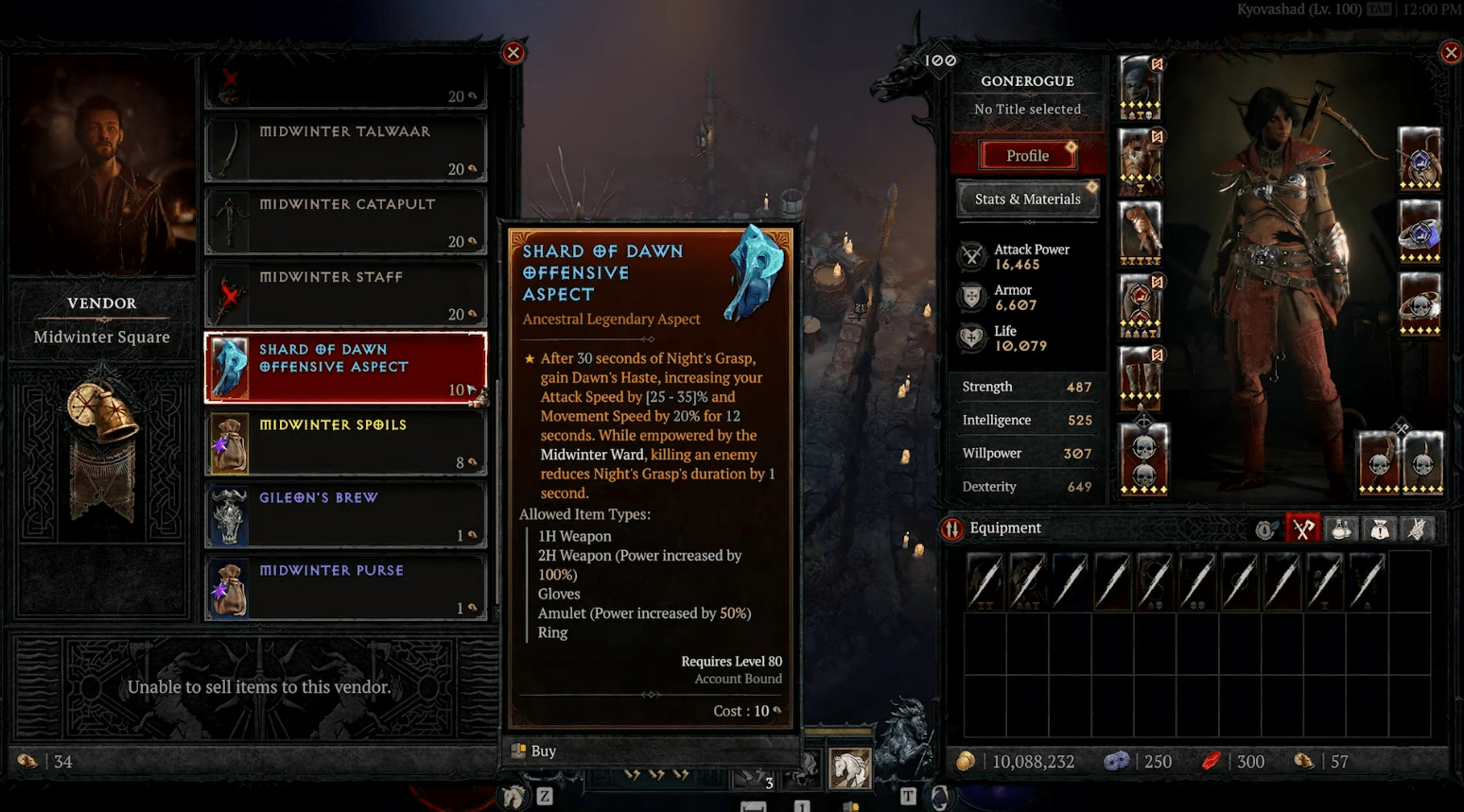Close the character inventory panel

1451,53
